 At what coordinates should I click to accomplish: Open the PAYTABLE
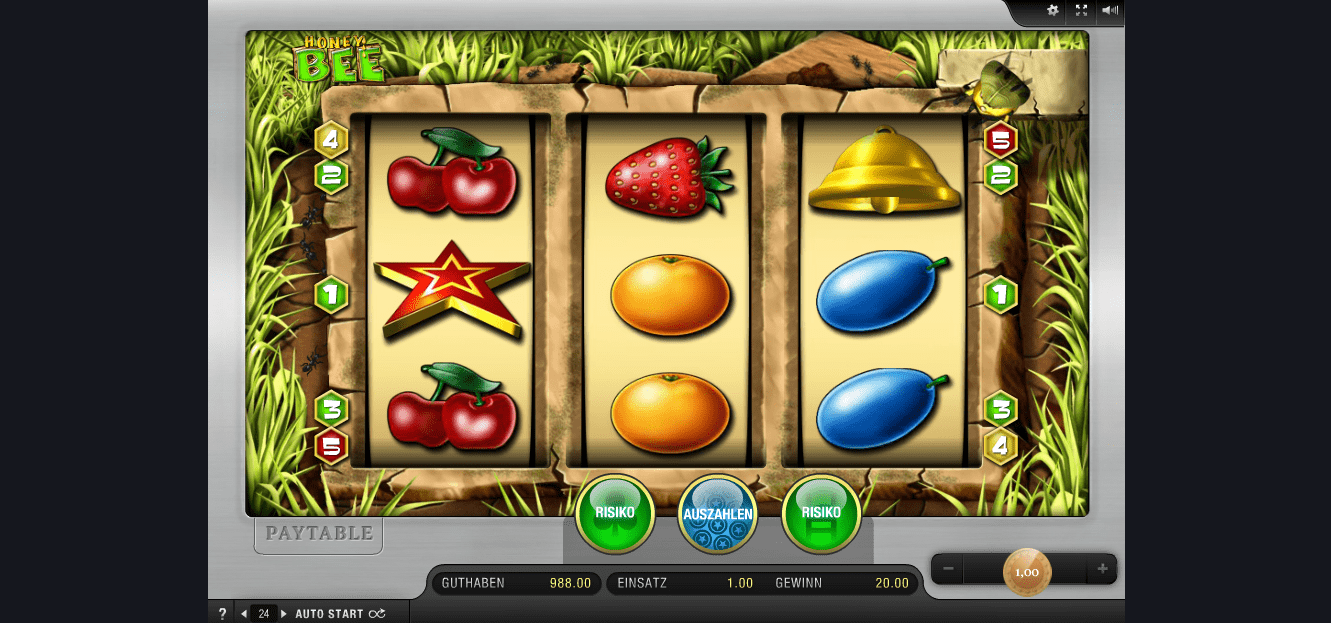(x=318, y=534)
